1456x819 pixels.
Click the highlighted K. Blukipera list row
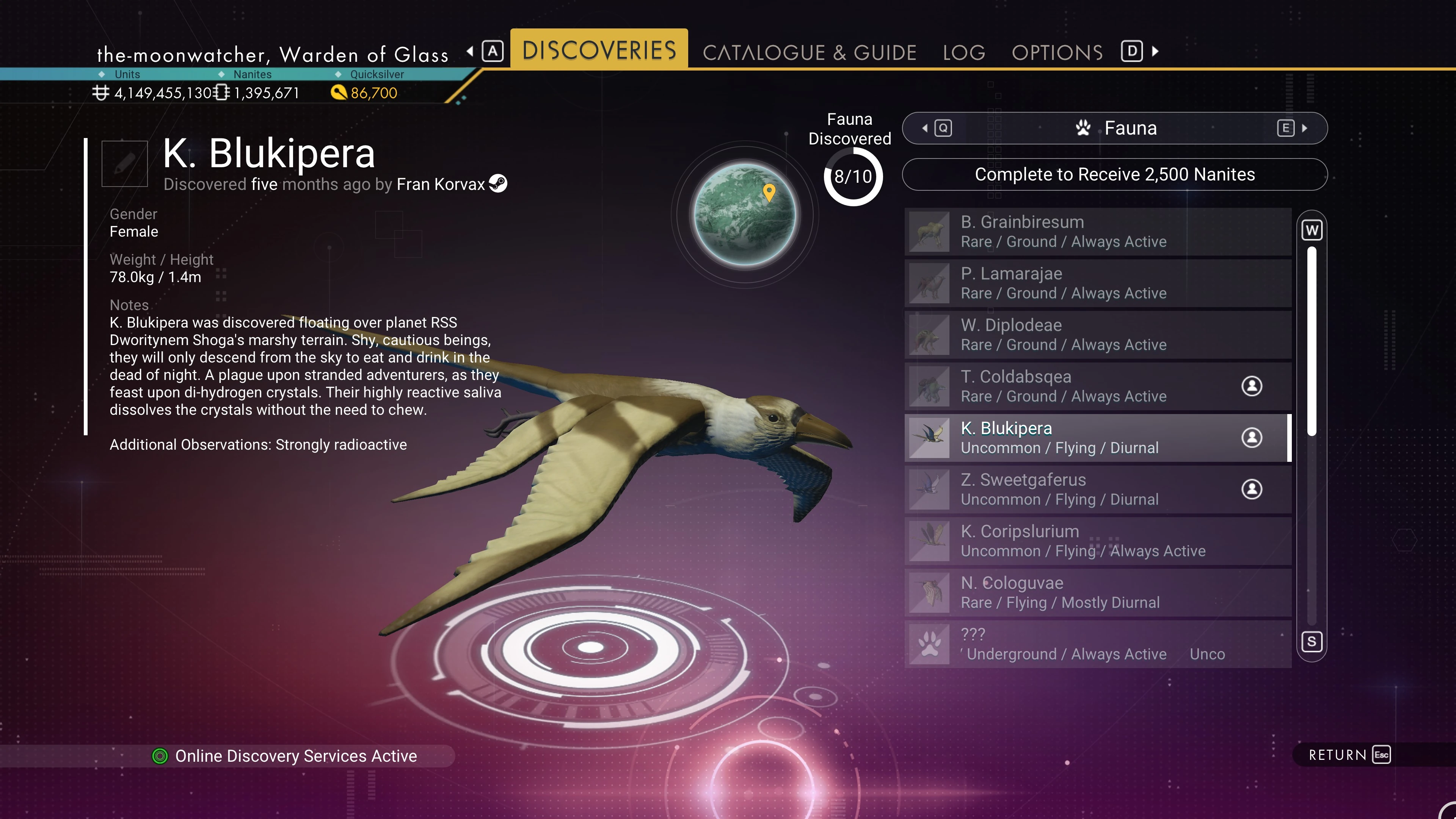coord(1098,438)
